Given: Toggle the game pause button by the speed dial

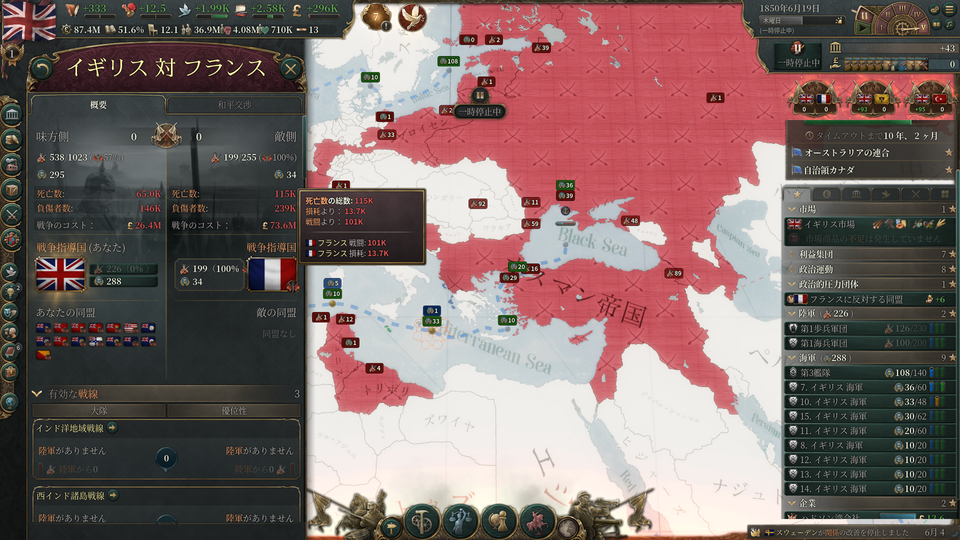Looking at the screenshot, I should click(863, 14).
